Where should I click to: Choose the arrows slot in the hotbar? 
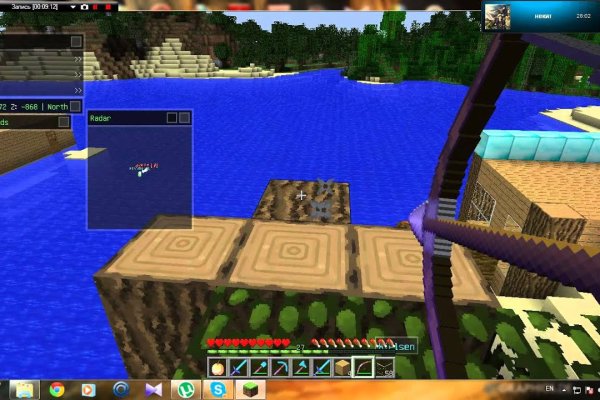(x=383, y=367)
